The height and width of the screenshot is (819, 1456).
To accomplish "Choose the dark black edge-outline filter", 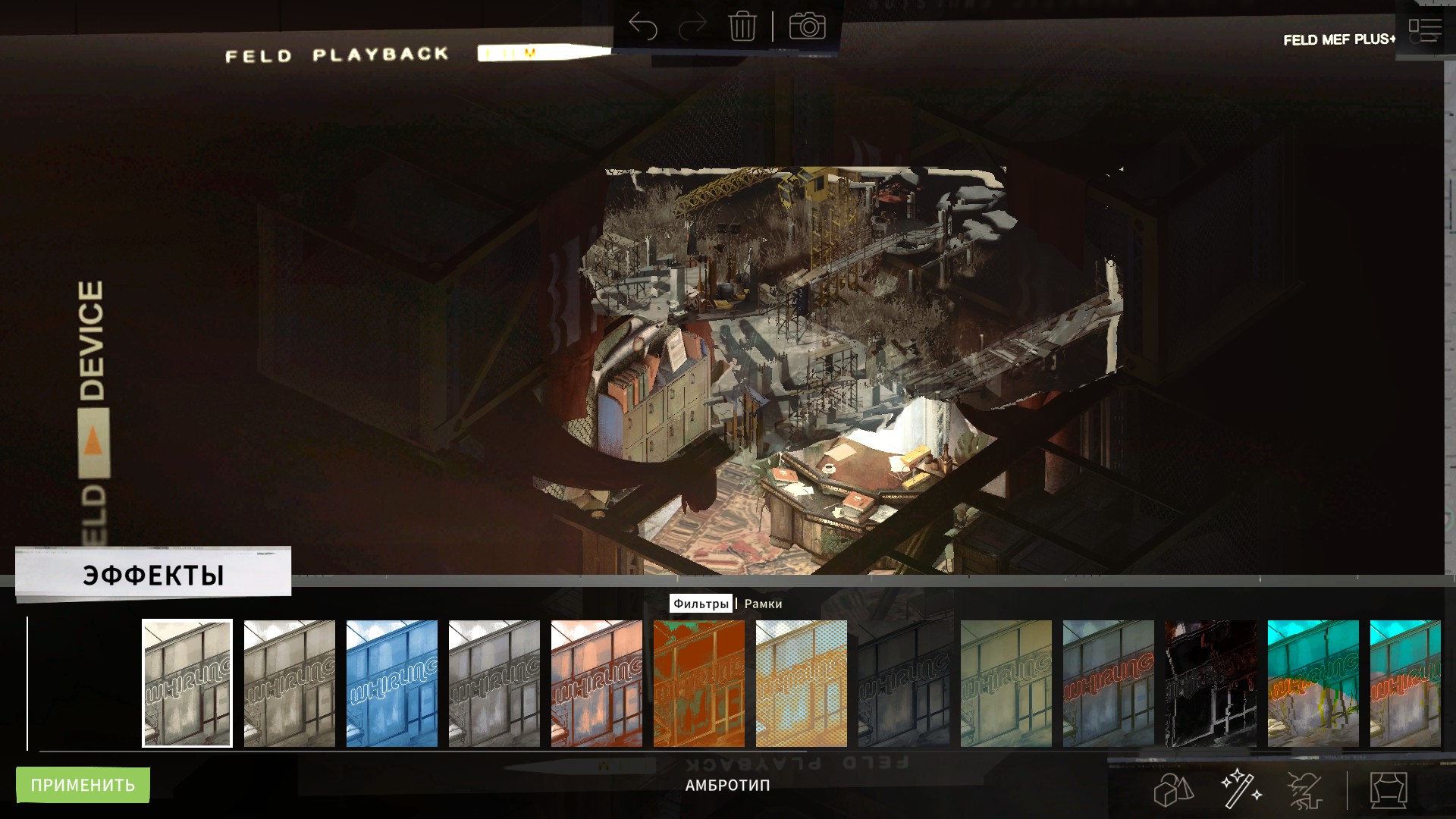I will [x=1211, y=683].
